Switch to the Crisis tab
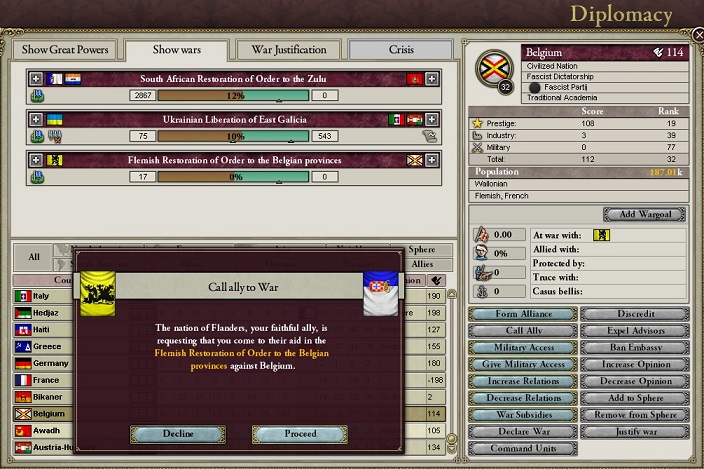The height and width of the screenshot is (469, 704). click(398, 49)
